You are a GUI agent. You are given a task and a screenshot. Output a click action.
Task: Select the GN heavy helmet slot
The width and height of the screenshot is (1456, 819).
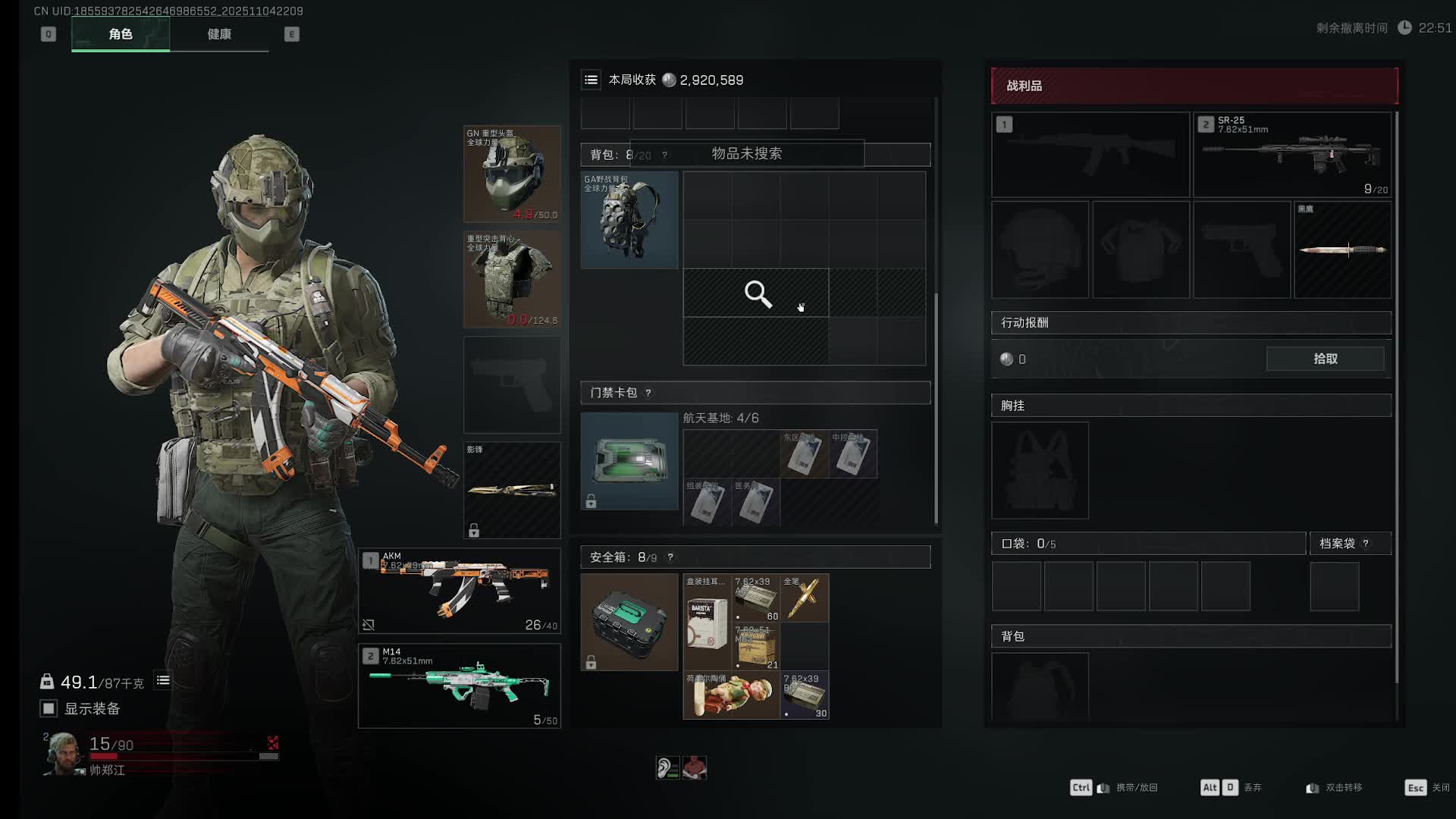(x=512, y=174)
